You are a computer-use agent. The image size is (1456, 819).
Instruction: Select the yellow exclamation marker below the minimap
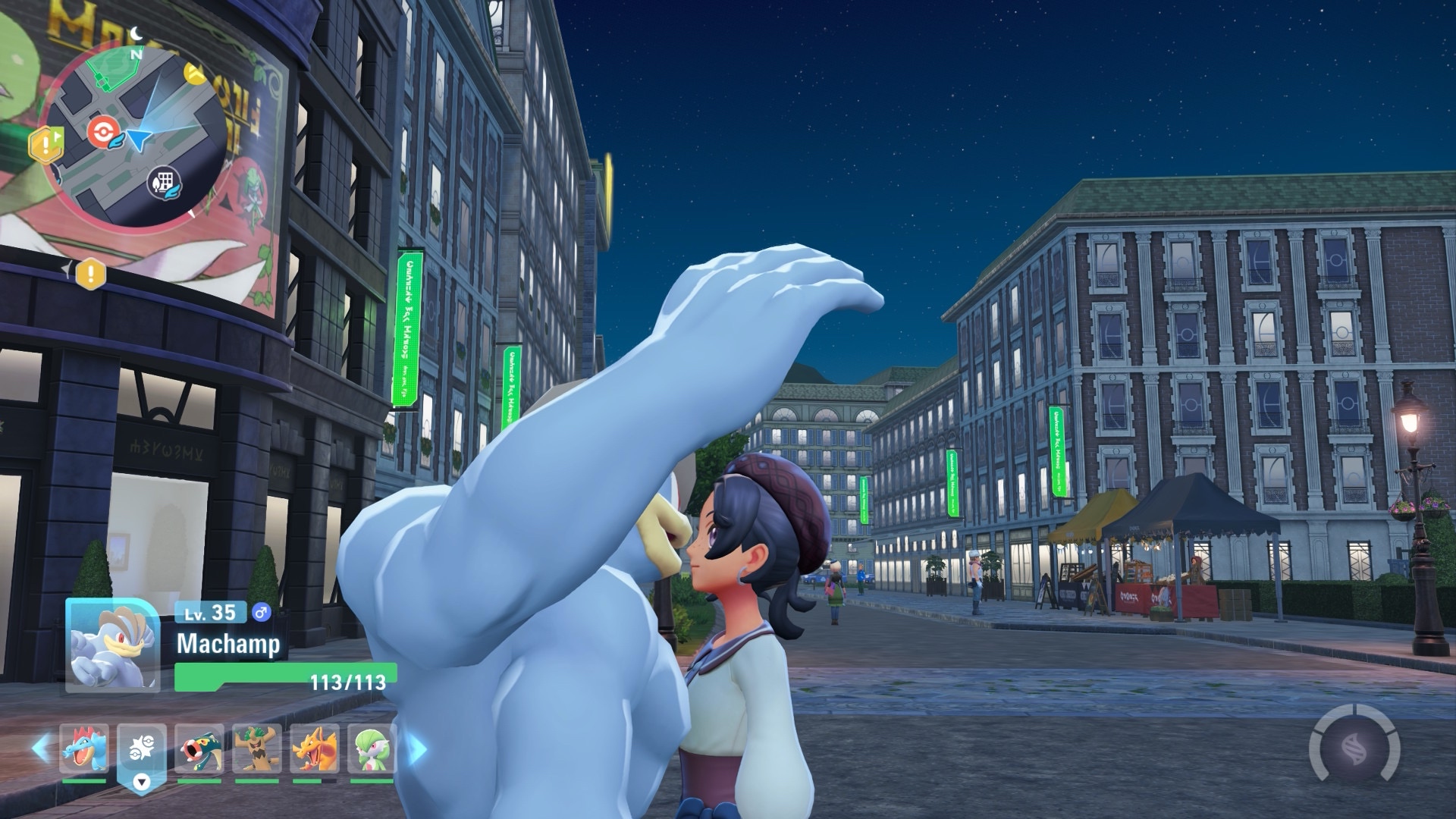click(90, 272)
